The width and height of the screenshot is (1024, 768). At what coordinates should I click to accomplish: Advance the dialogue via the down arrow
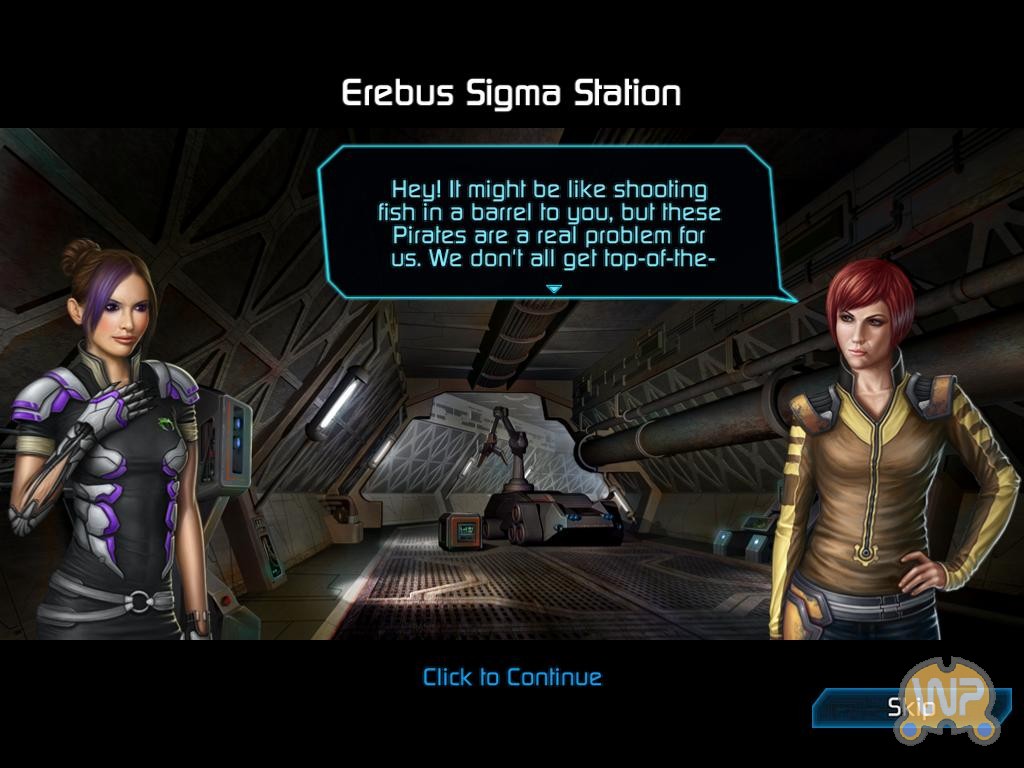coord(553,289)
